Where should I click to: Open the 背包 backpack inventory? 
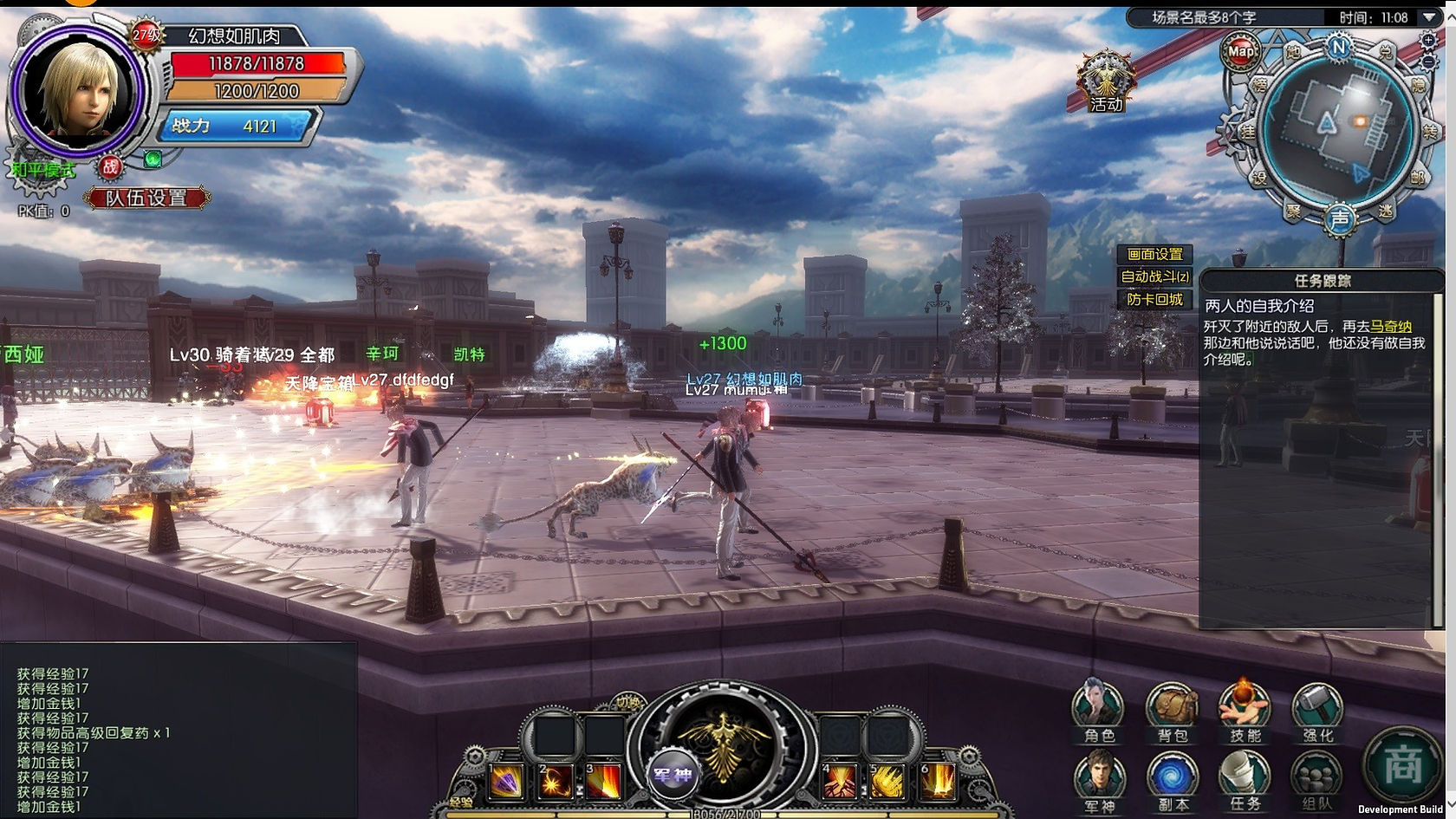pyautogui.click(x=1172, y=712)
